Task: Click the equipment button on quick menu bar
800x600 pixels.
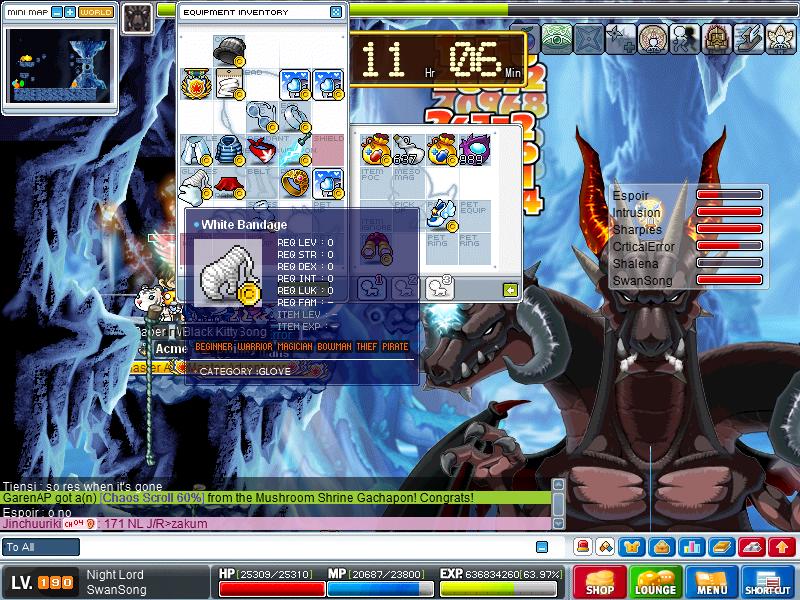Action: [x=632, y=547]
